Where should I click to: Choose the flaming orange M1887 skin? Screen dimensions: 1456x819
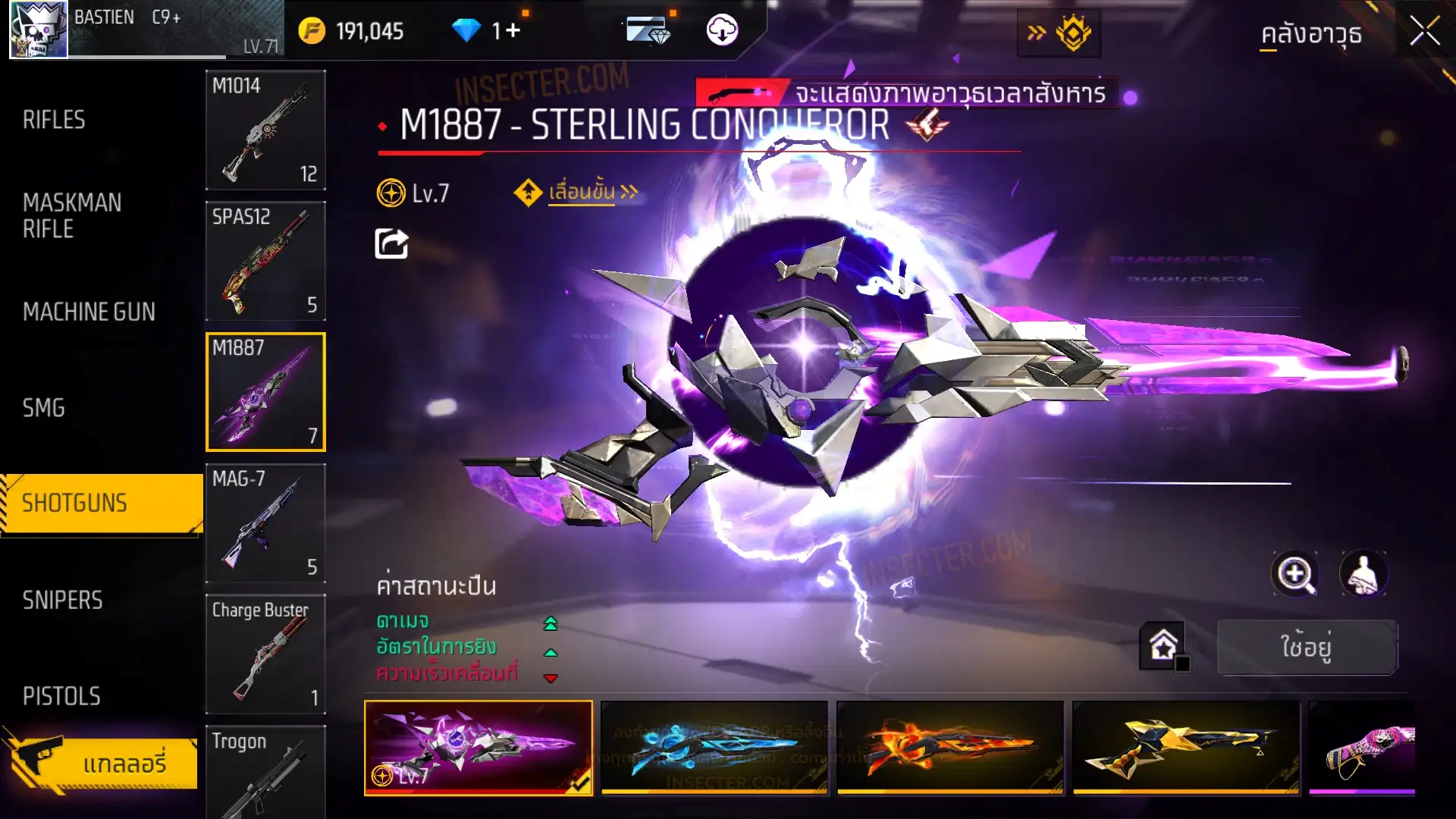point(949,748)
